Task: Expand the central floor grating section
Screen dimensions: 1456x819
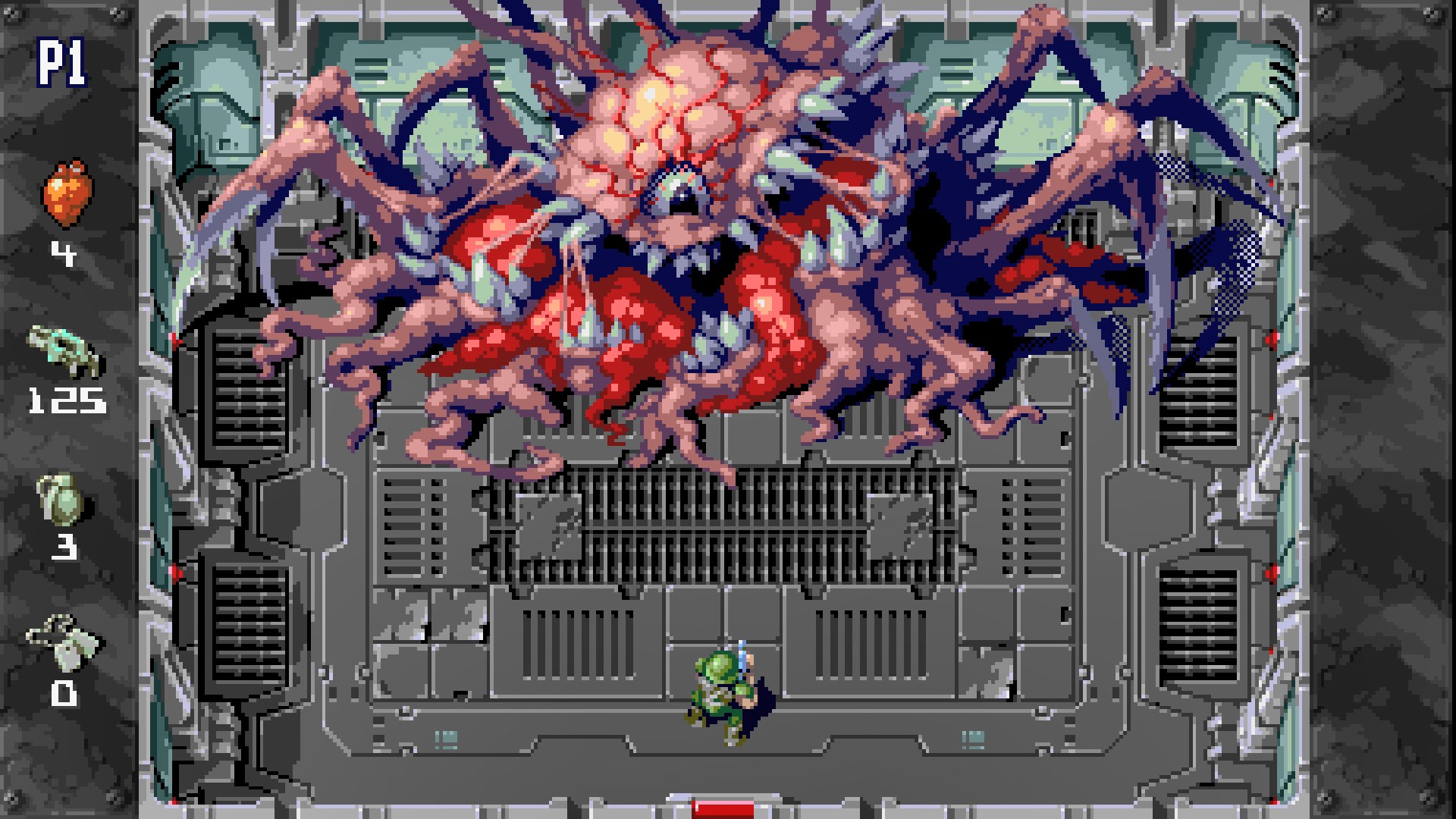Action: (728, 523)
